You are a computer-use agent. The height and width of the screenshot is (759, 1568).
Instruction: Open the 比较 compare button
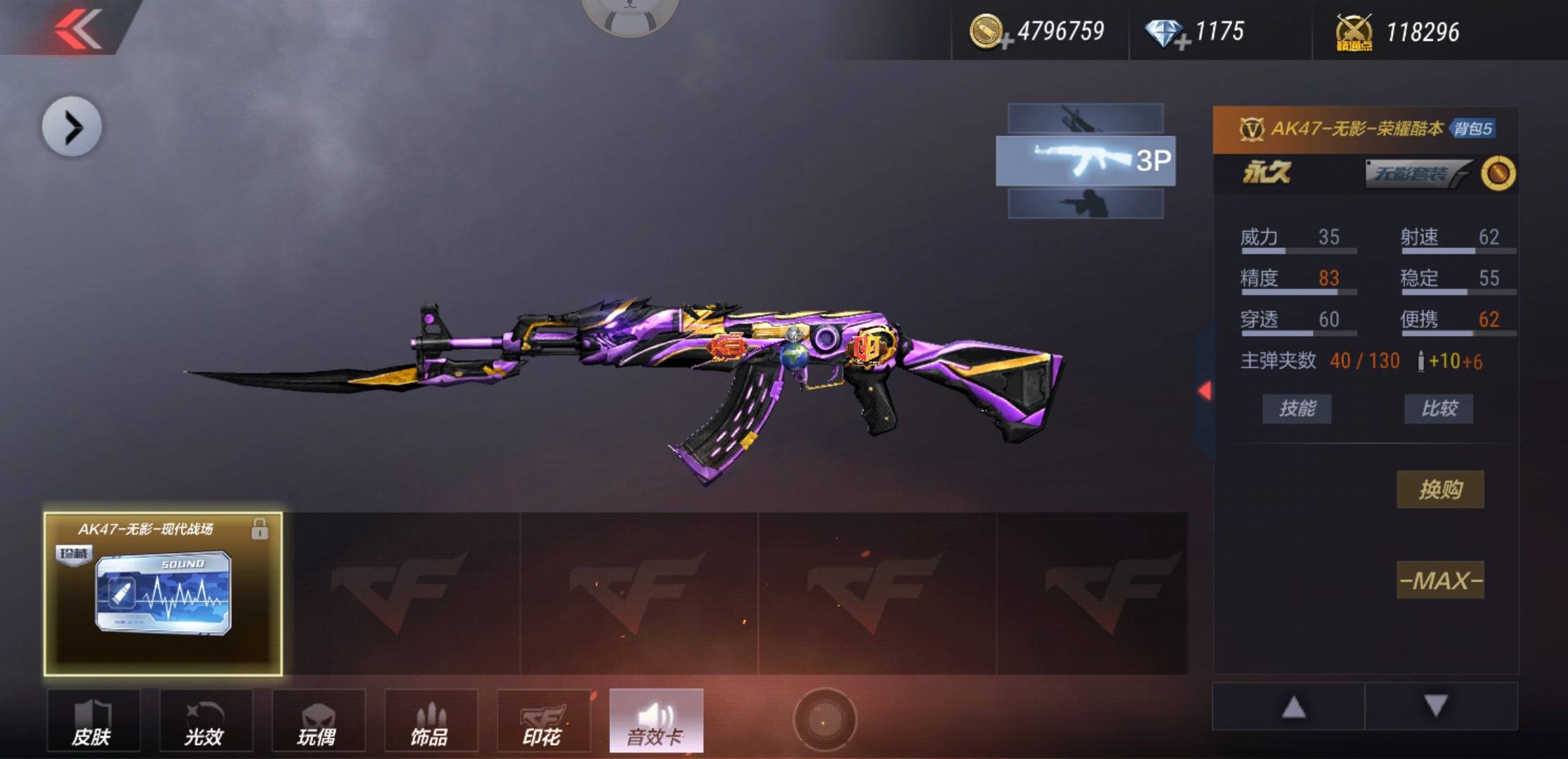point(1438,408)
